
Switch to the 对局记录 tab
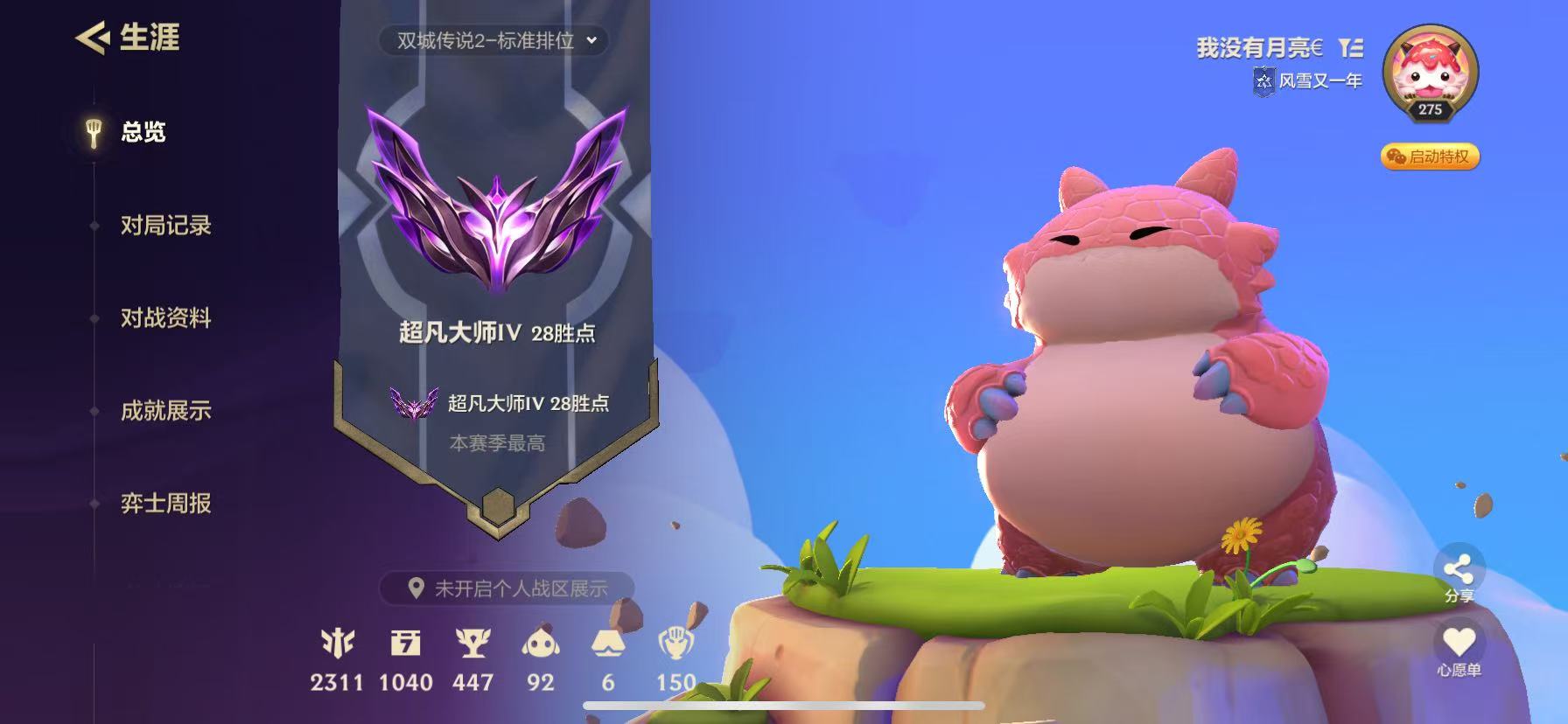167,226
